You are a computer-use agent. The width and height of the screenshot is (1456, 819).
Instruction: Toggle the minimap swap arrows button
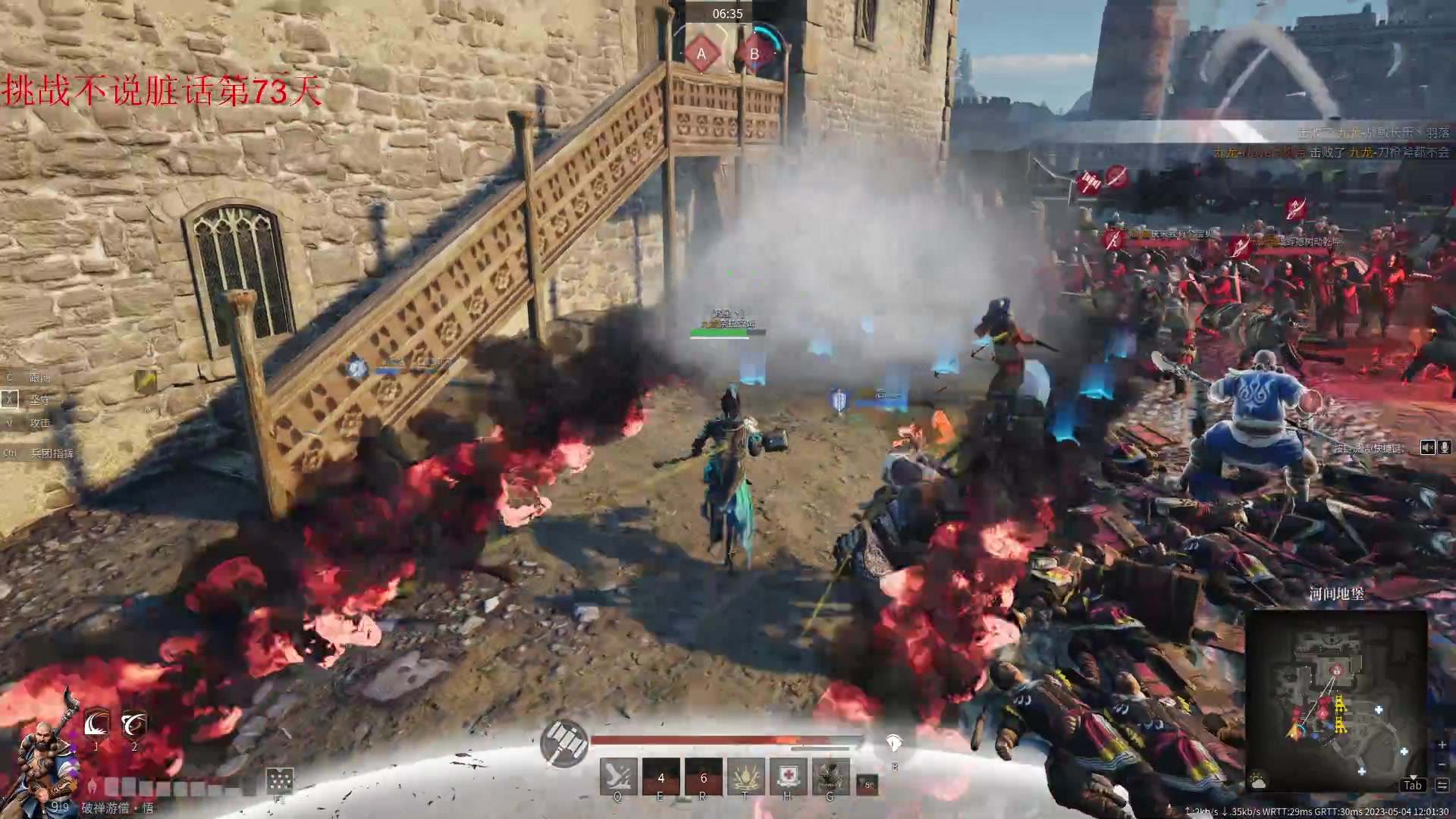(1442, 785)
